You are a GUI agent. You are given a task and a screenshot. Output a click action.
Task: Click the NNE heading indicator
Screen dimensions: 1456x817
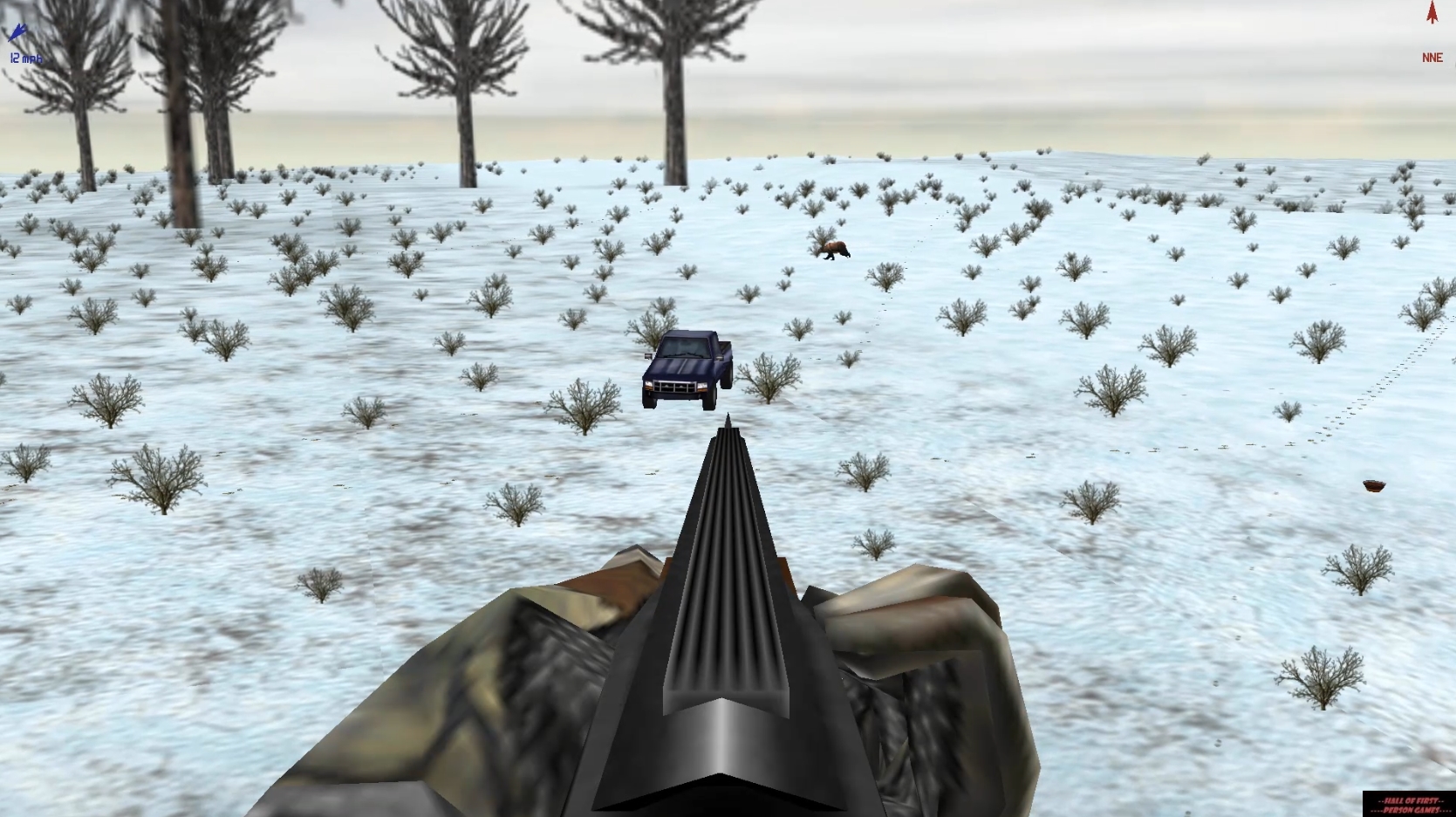(x=1431, y=58)
